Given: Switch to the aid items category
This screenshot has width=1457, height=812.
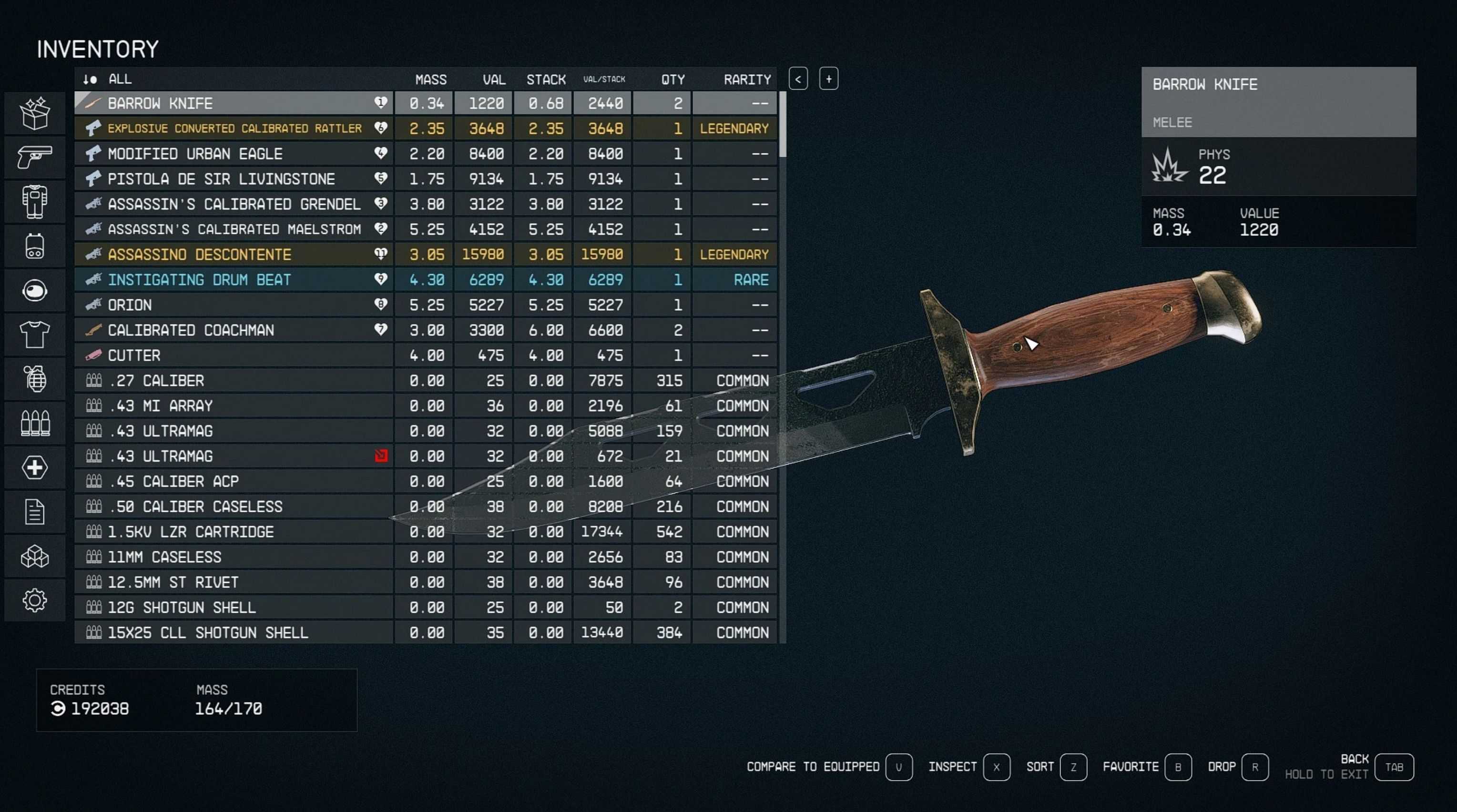Looking at the screenshot, I should 34,467.
